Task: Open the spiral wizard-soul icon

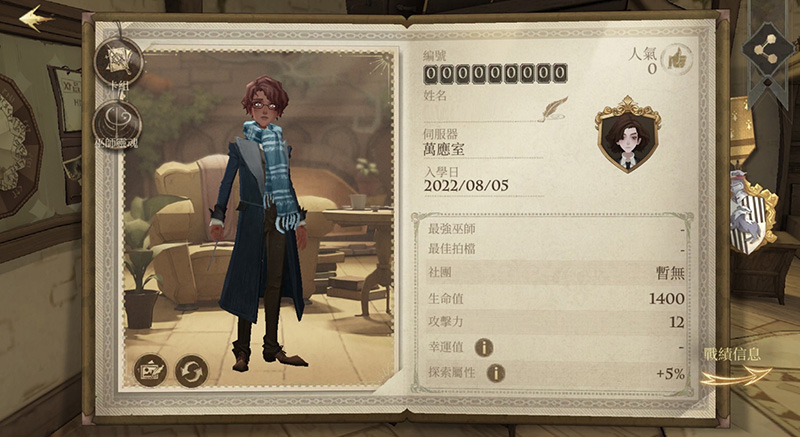Action: [115, 124]
